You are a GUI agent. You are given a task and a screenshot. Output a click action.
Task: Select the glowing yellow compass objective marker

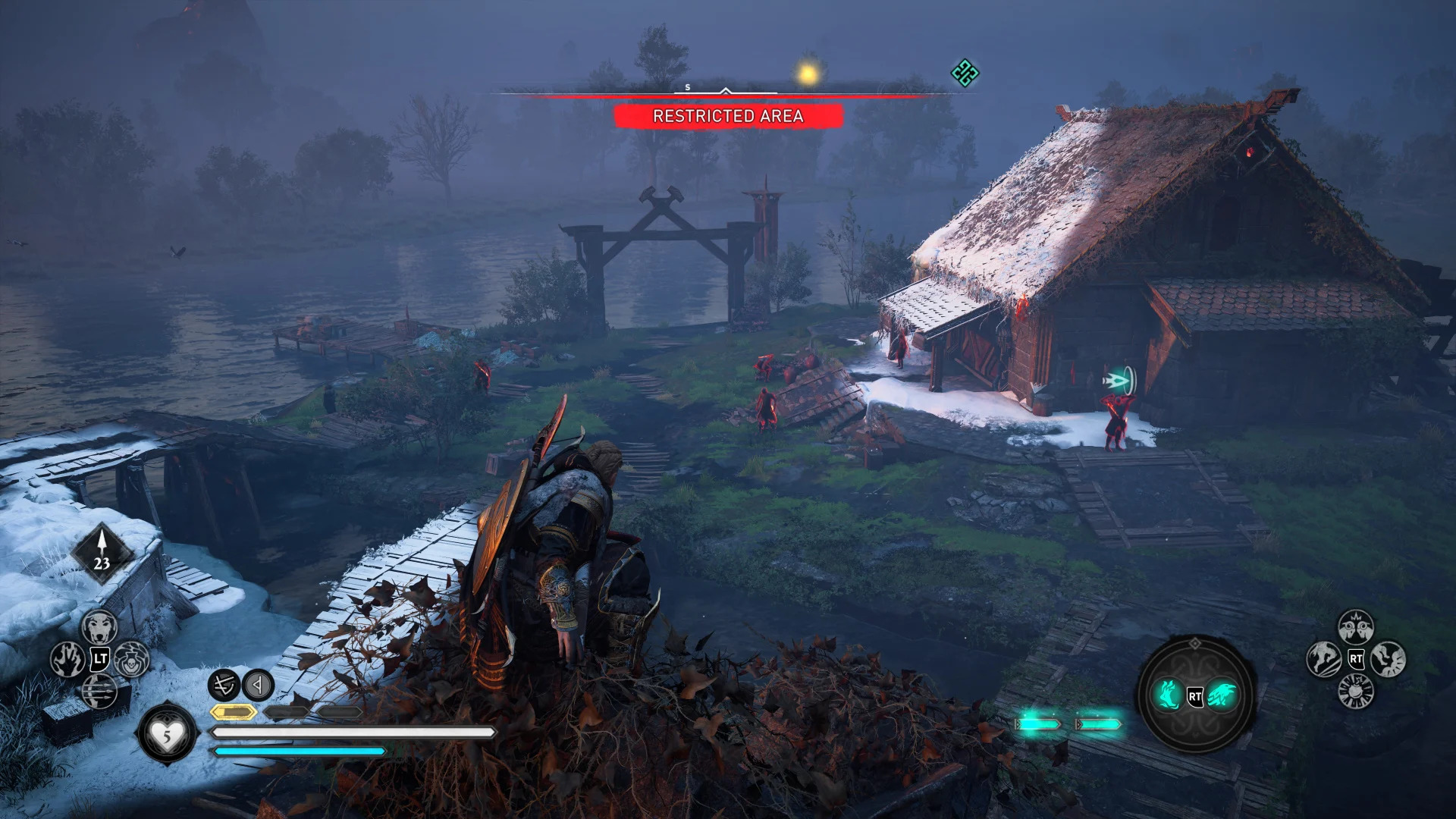click(808, 74)
